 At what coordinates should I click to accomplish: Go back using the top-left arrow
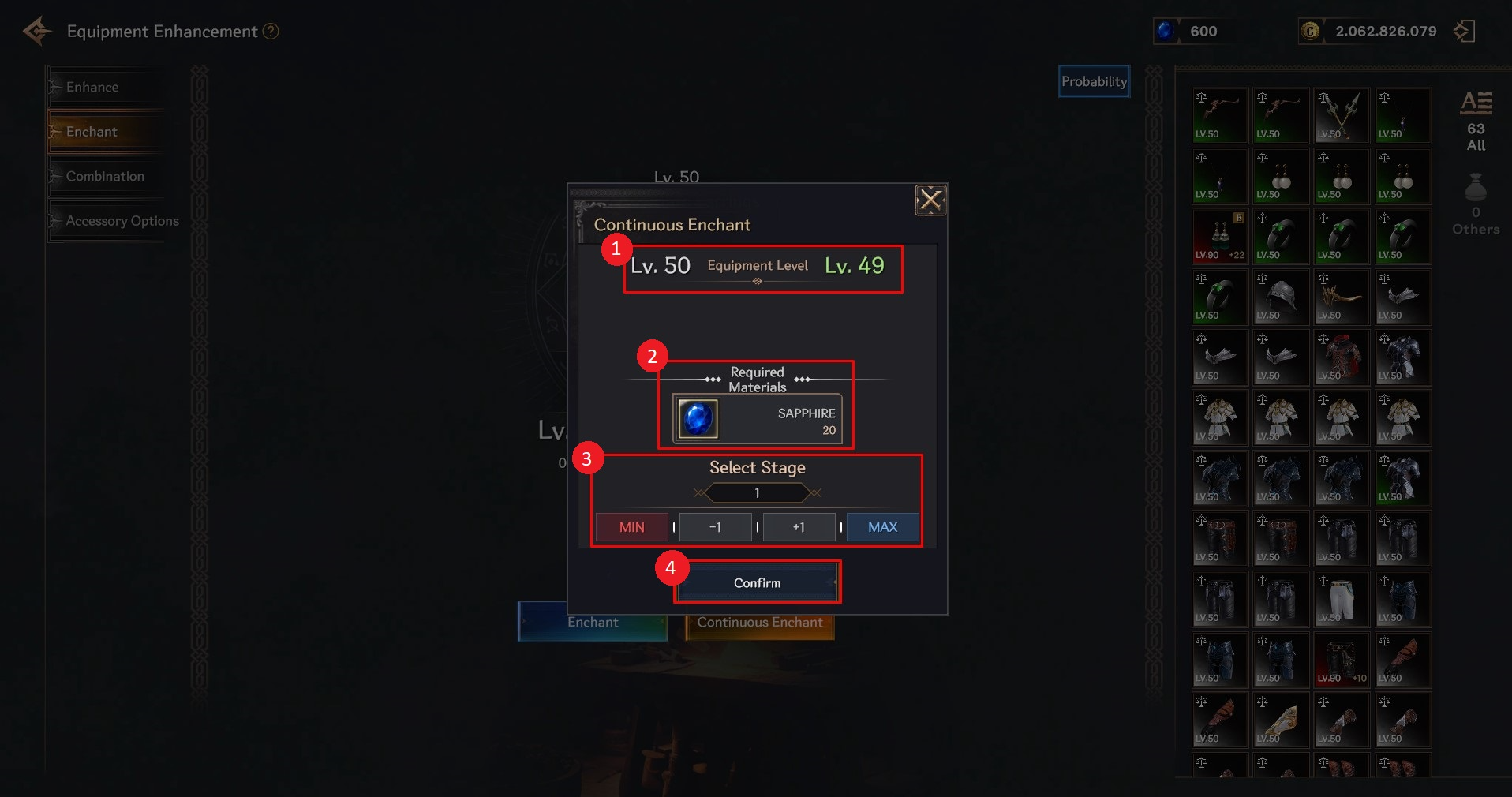point(37,32)
